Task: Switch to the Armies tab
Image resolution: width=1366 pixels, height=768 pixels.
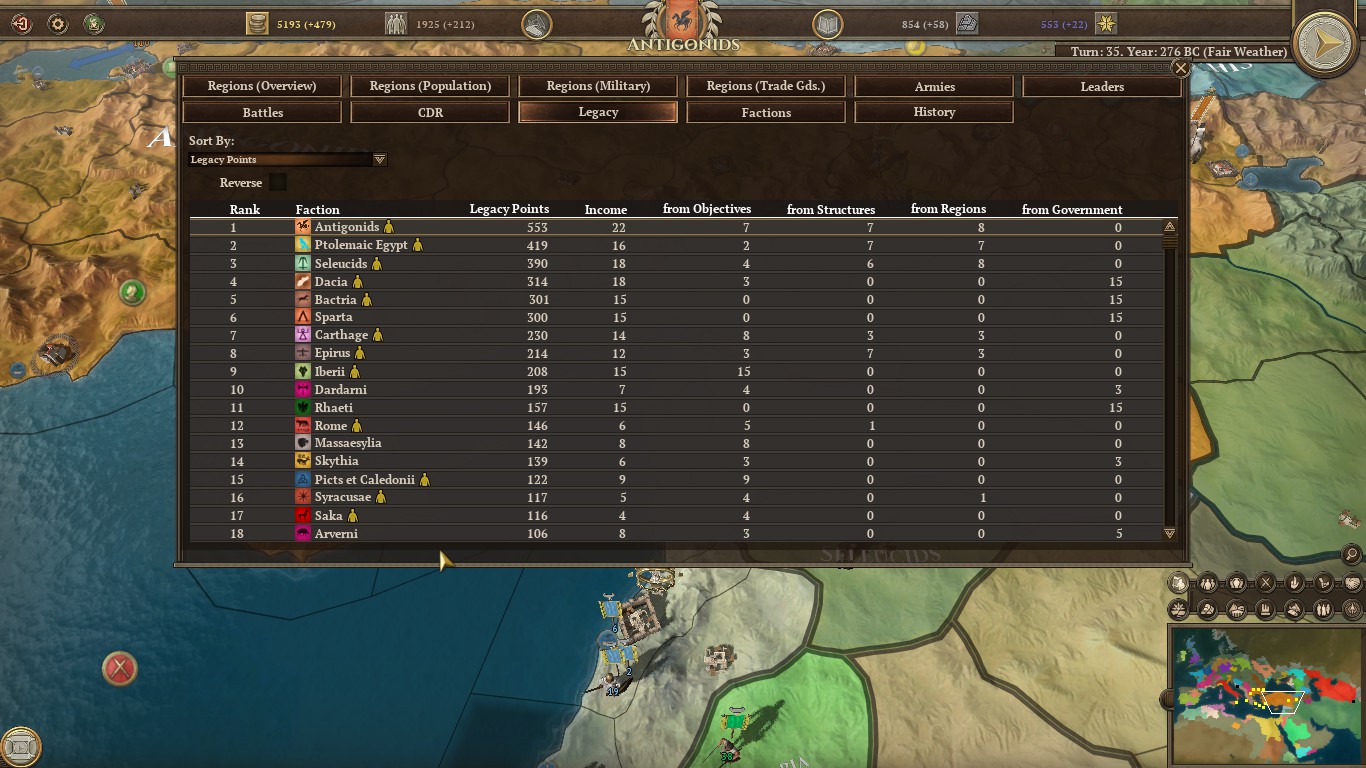Action: point(934,87)
